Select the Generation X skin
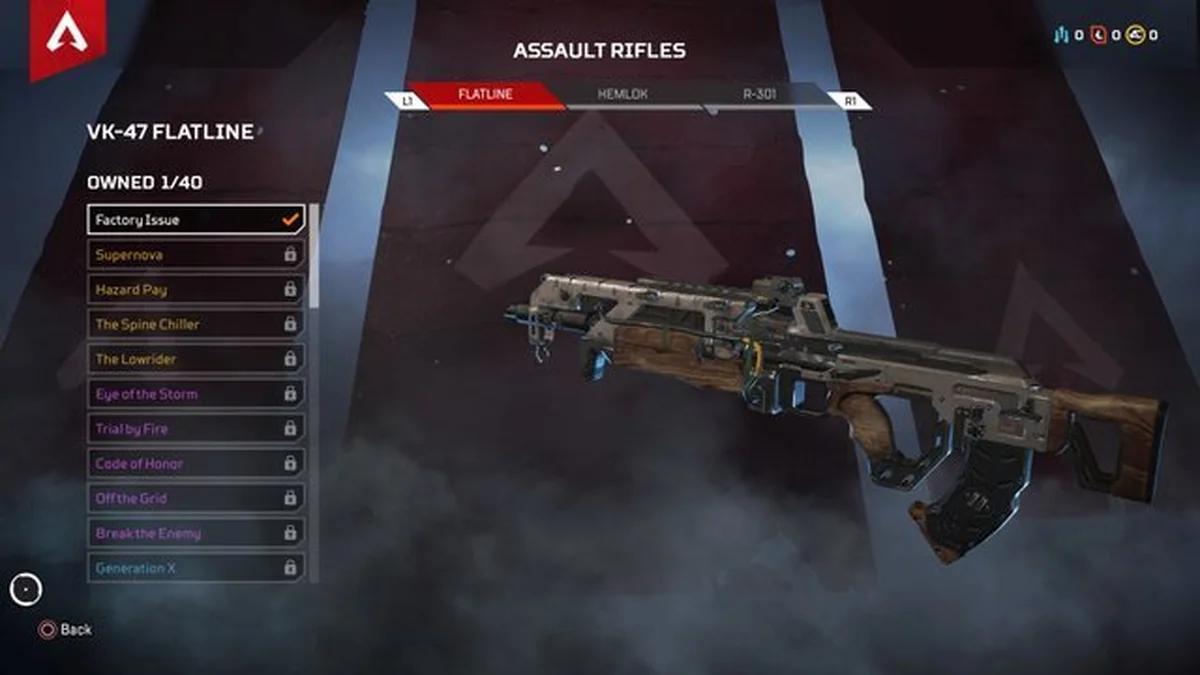 click(x=196, y=568)
